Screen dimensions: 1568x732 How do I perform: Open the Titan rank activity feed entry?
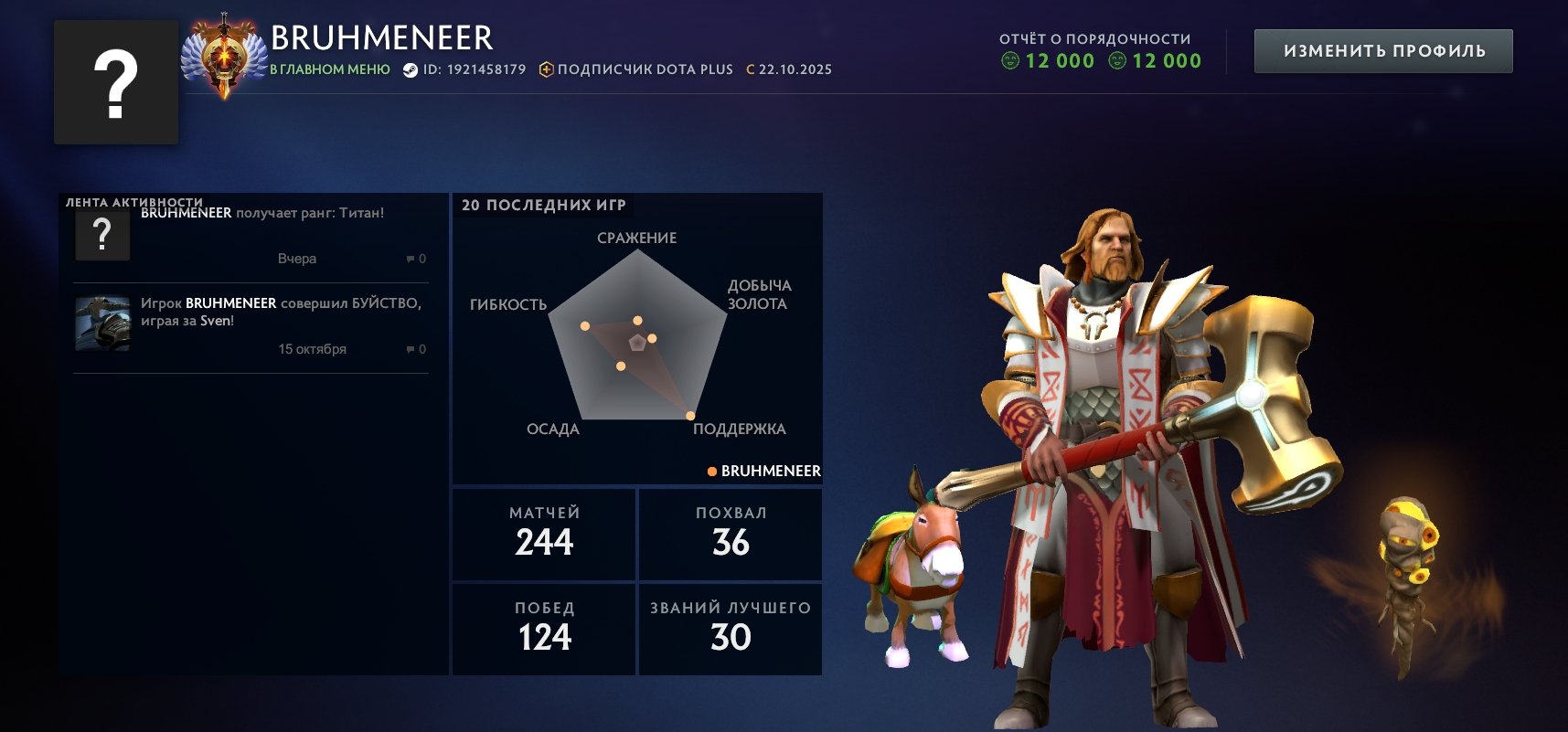261,235
